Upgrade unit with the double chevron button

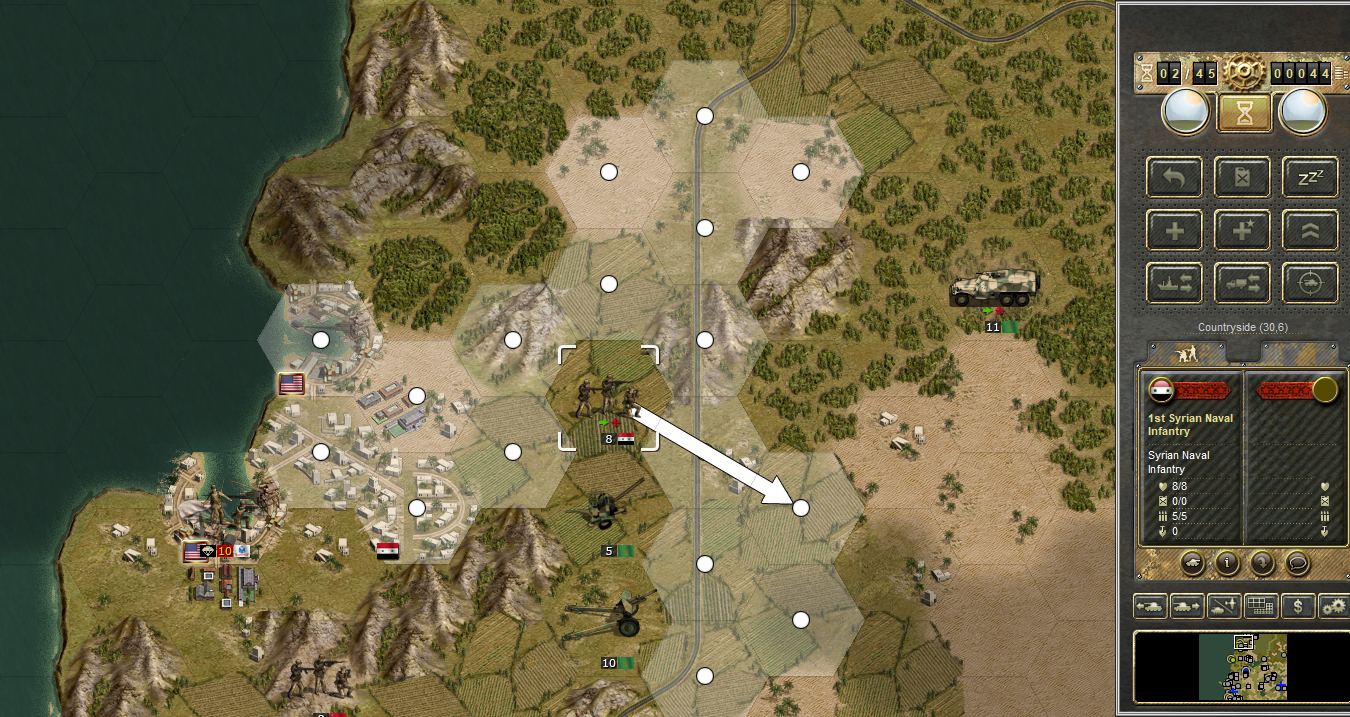point(1310,230)
